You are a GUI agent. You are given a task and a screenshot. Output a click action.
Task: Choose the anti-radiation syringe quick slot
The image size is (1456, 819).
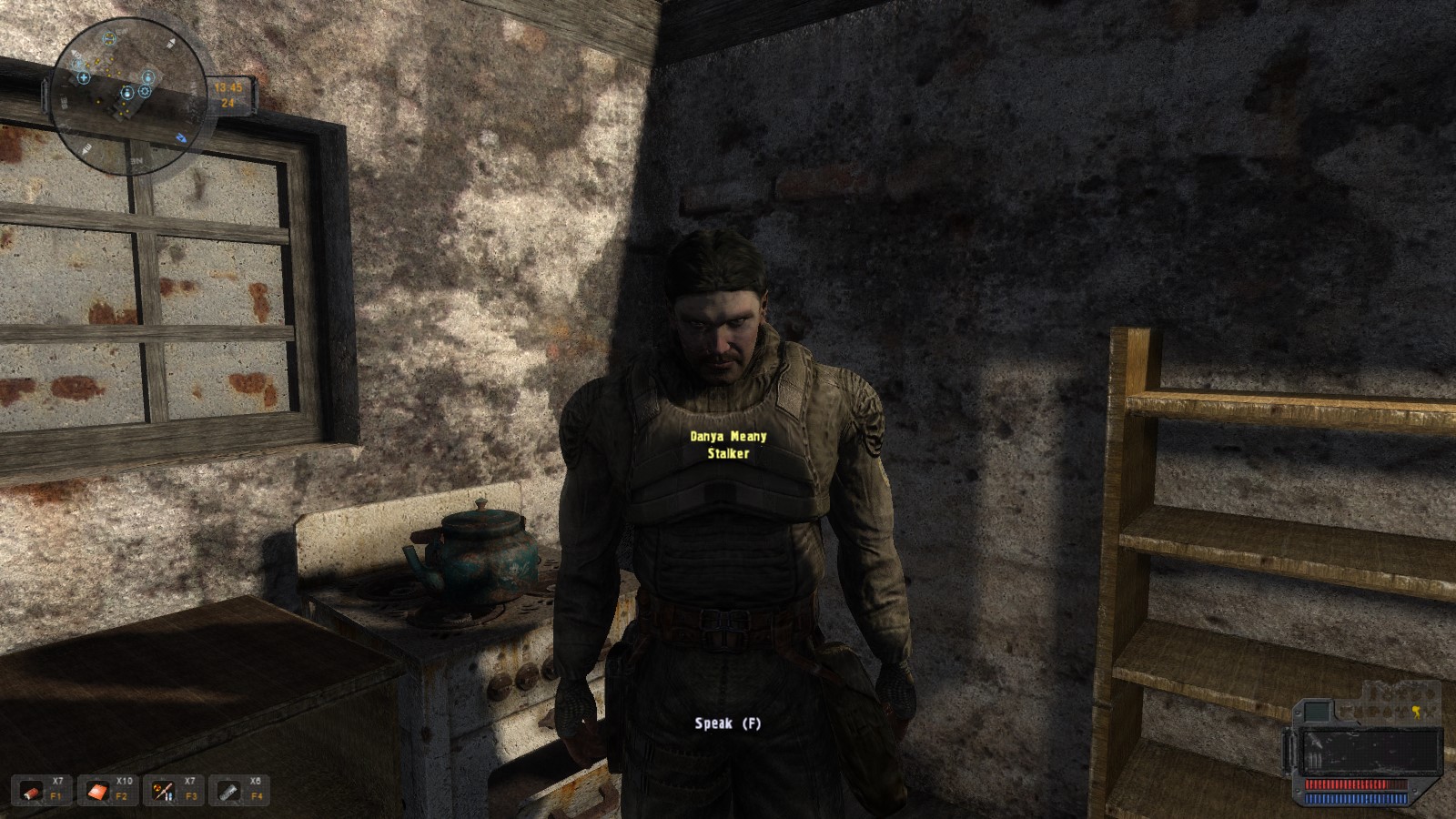pos(164,792)
